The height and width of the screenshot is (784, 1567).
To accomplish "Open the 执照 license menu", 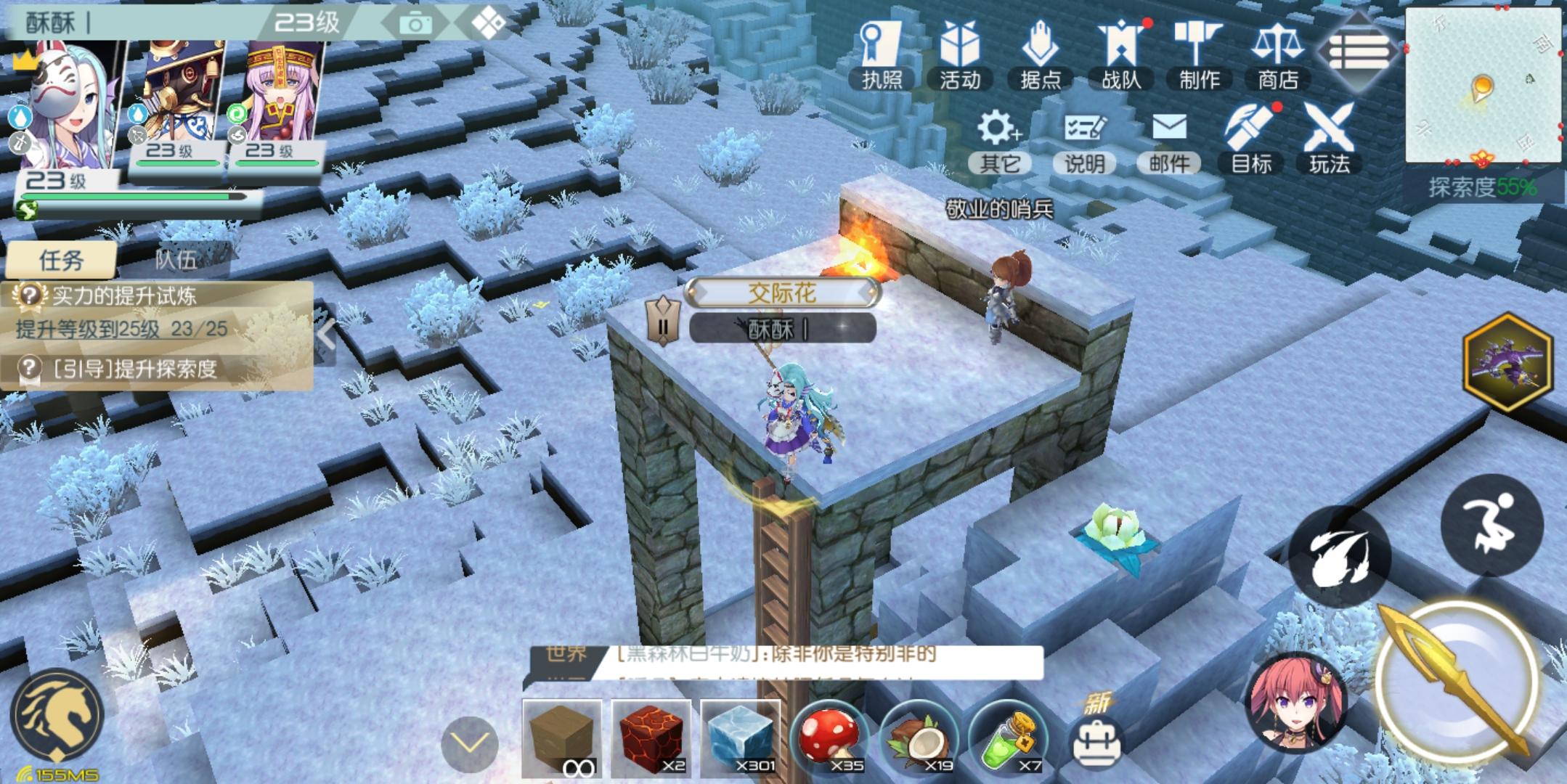I will tap(881, 56).
